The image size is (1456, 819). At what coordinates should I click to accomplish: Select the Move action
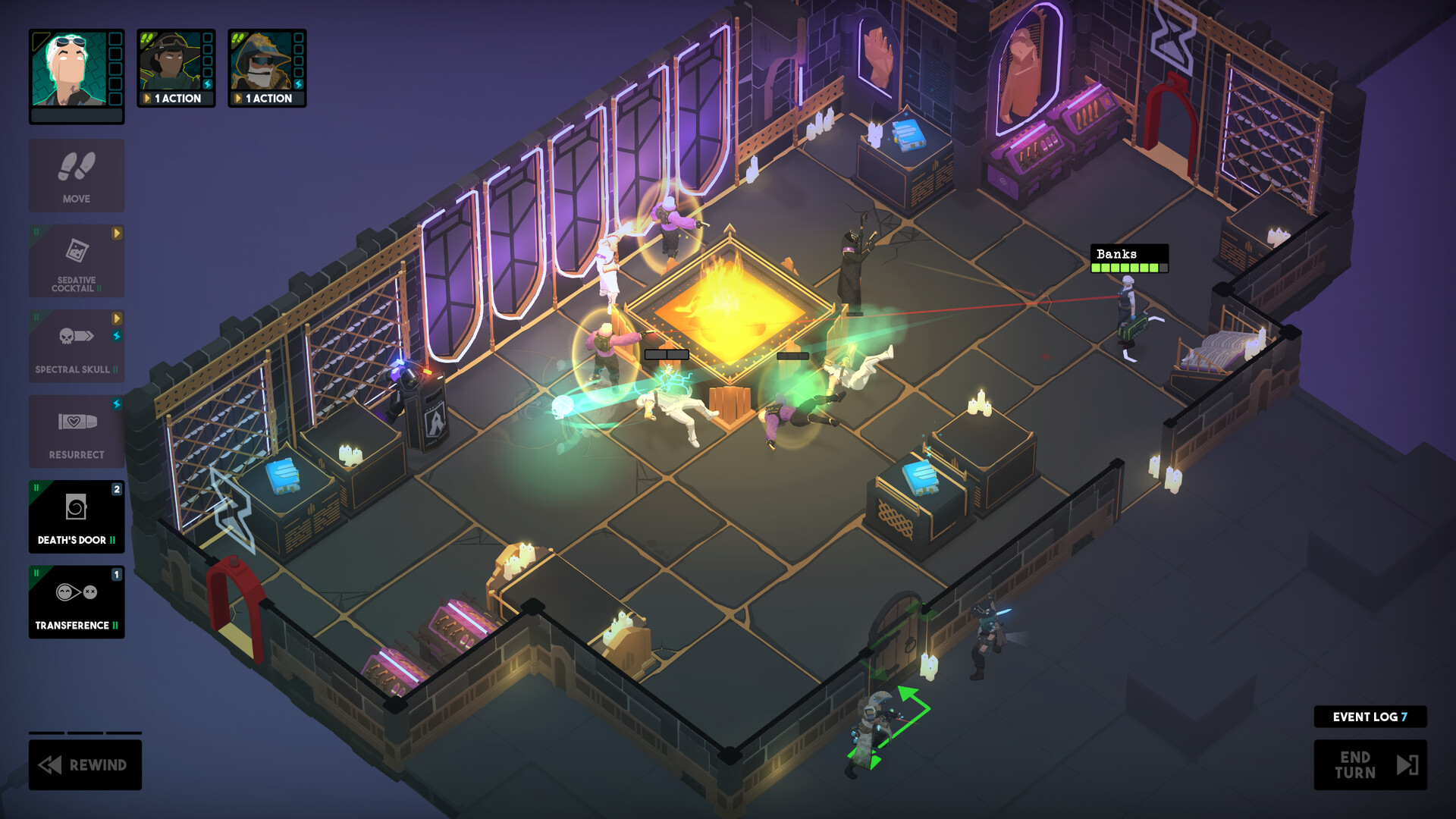[x=76, y=175]
